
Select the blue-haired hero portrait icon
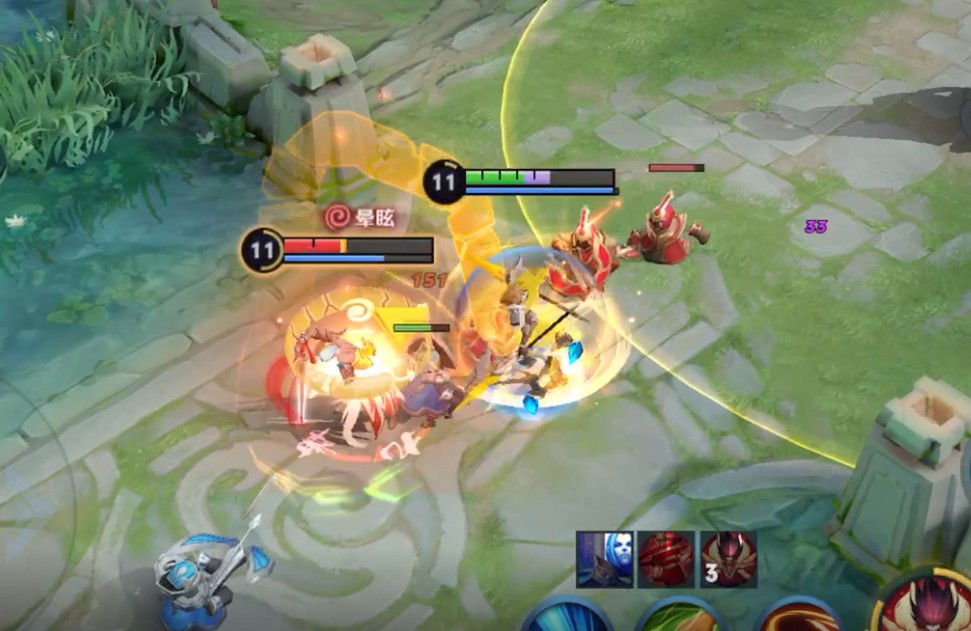pos(604,559)
